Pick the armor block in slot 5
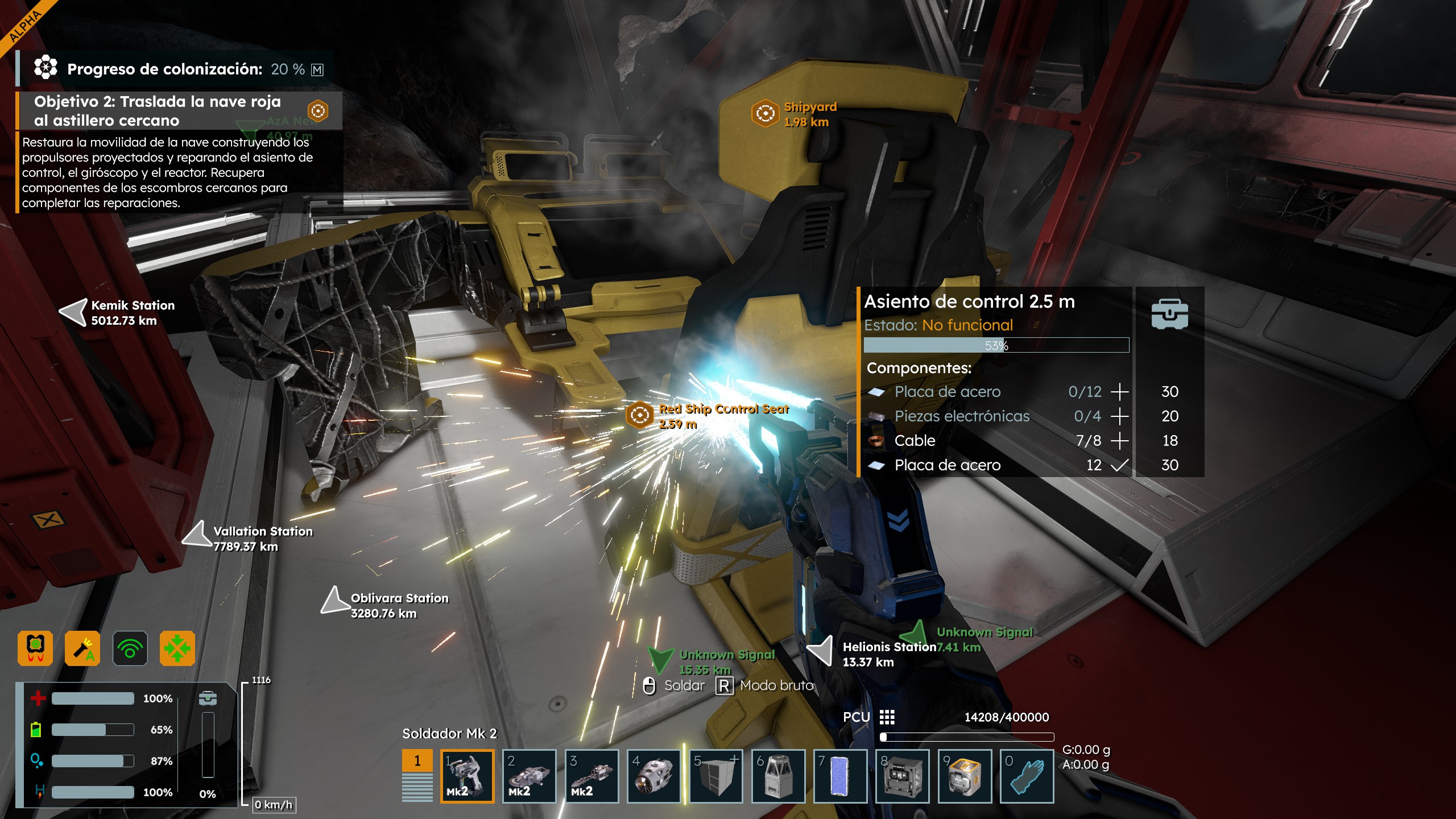This screenshot has height=819, width=1456. point(715,776)
